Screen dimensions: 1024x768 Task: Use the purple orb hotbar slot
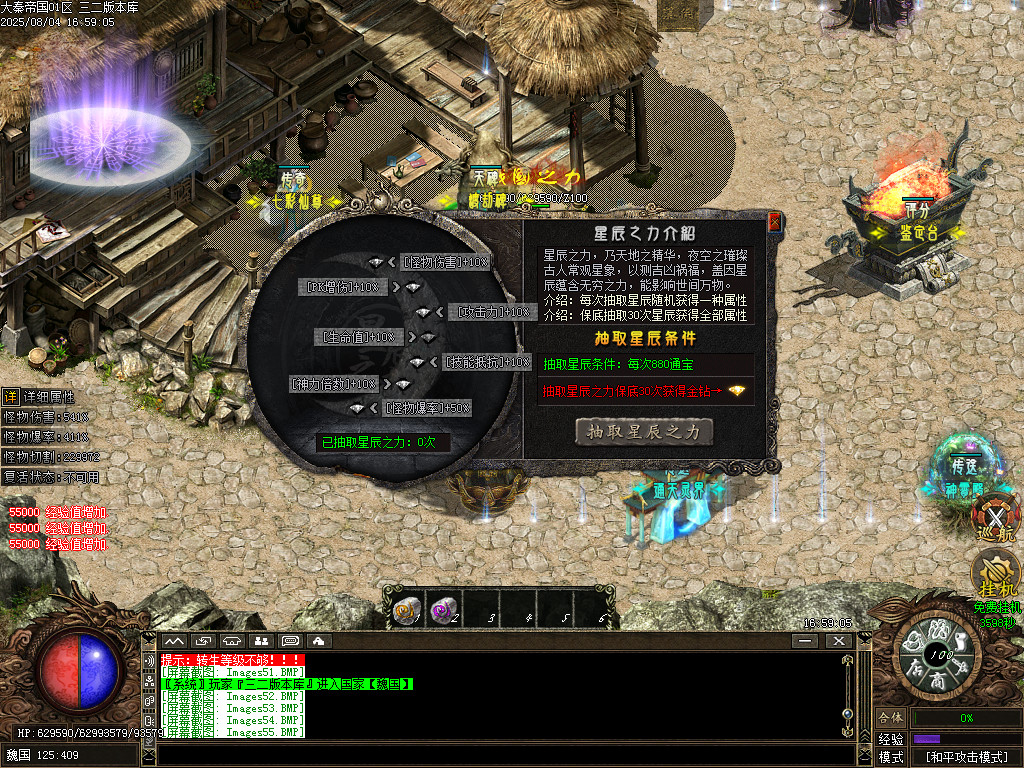tap(440, 610)
